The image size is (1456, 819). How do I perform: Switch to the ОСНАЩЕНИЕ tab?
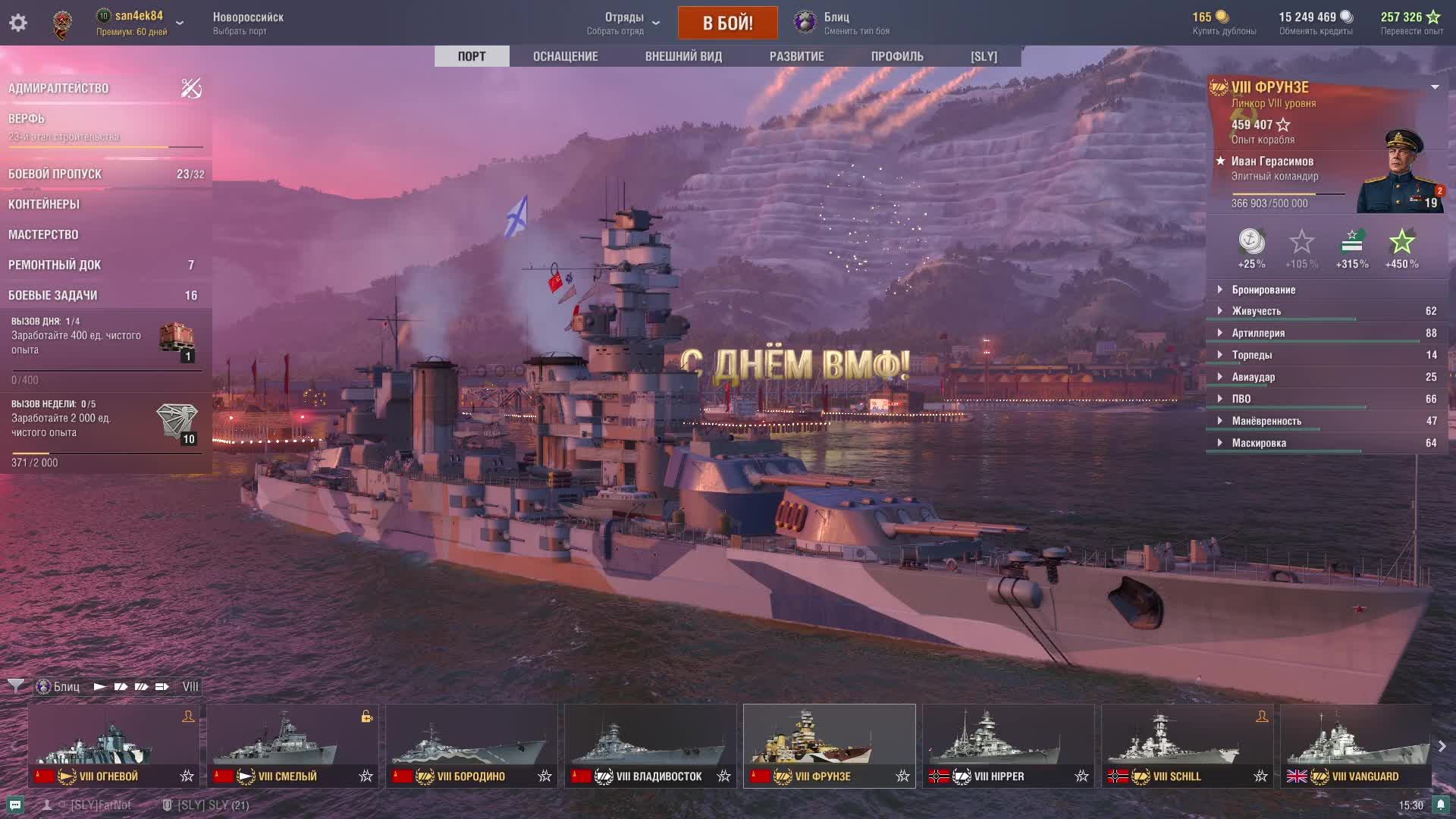coord(565,56)
